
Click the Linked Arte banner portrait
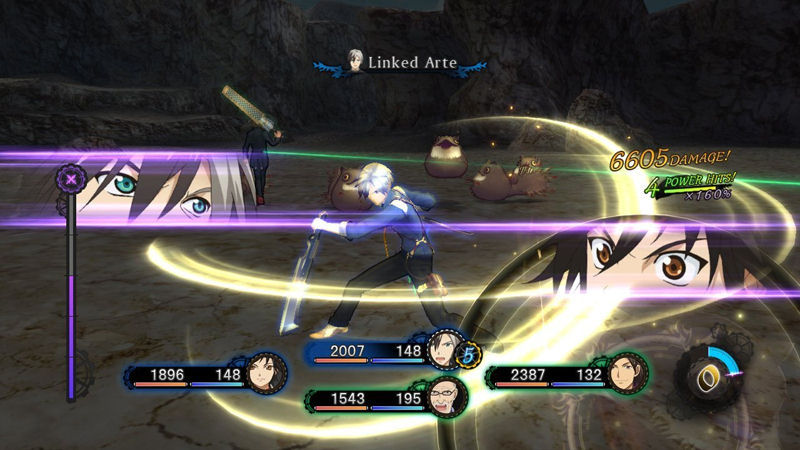354,61
